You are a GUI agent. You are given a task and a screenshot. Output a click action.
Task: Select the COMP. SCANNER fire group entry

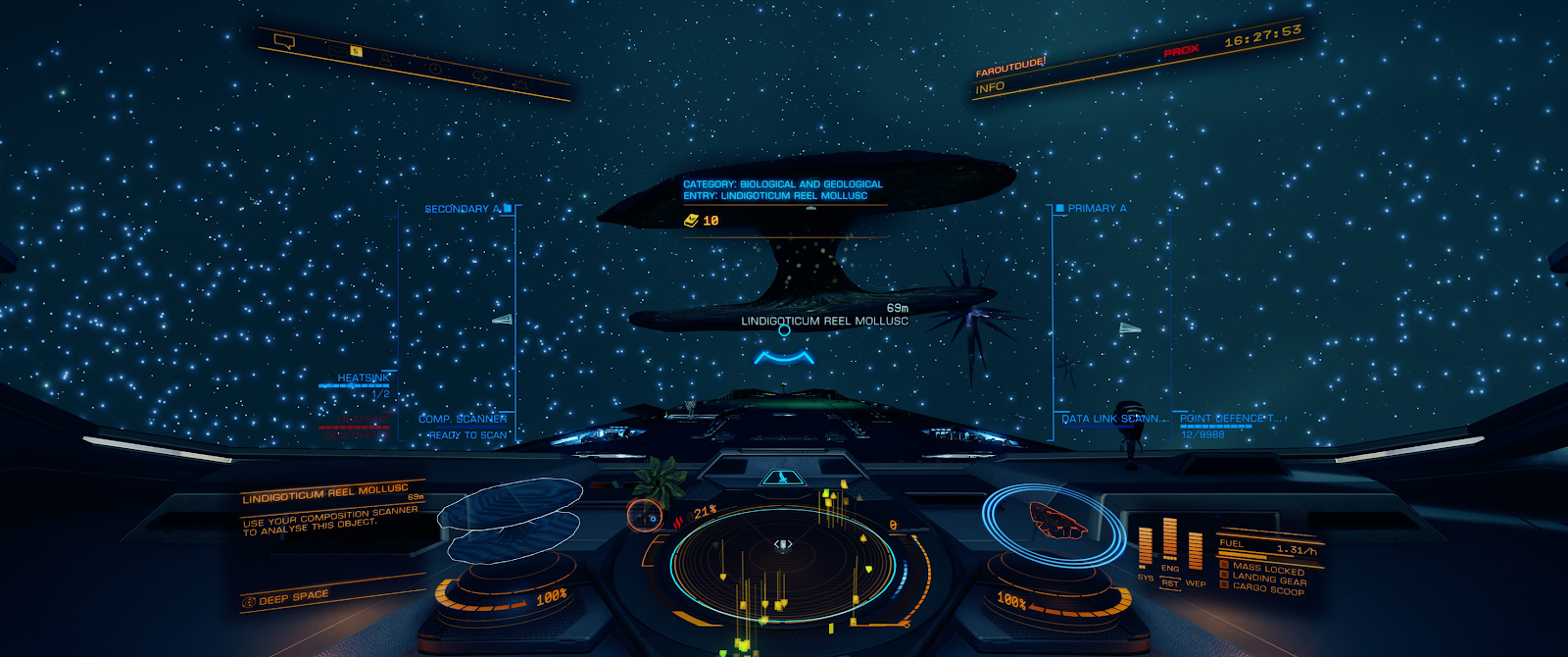coord(463,419)
